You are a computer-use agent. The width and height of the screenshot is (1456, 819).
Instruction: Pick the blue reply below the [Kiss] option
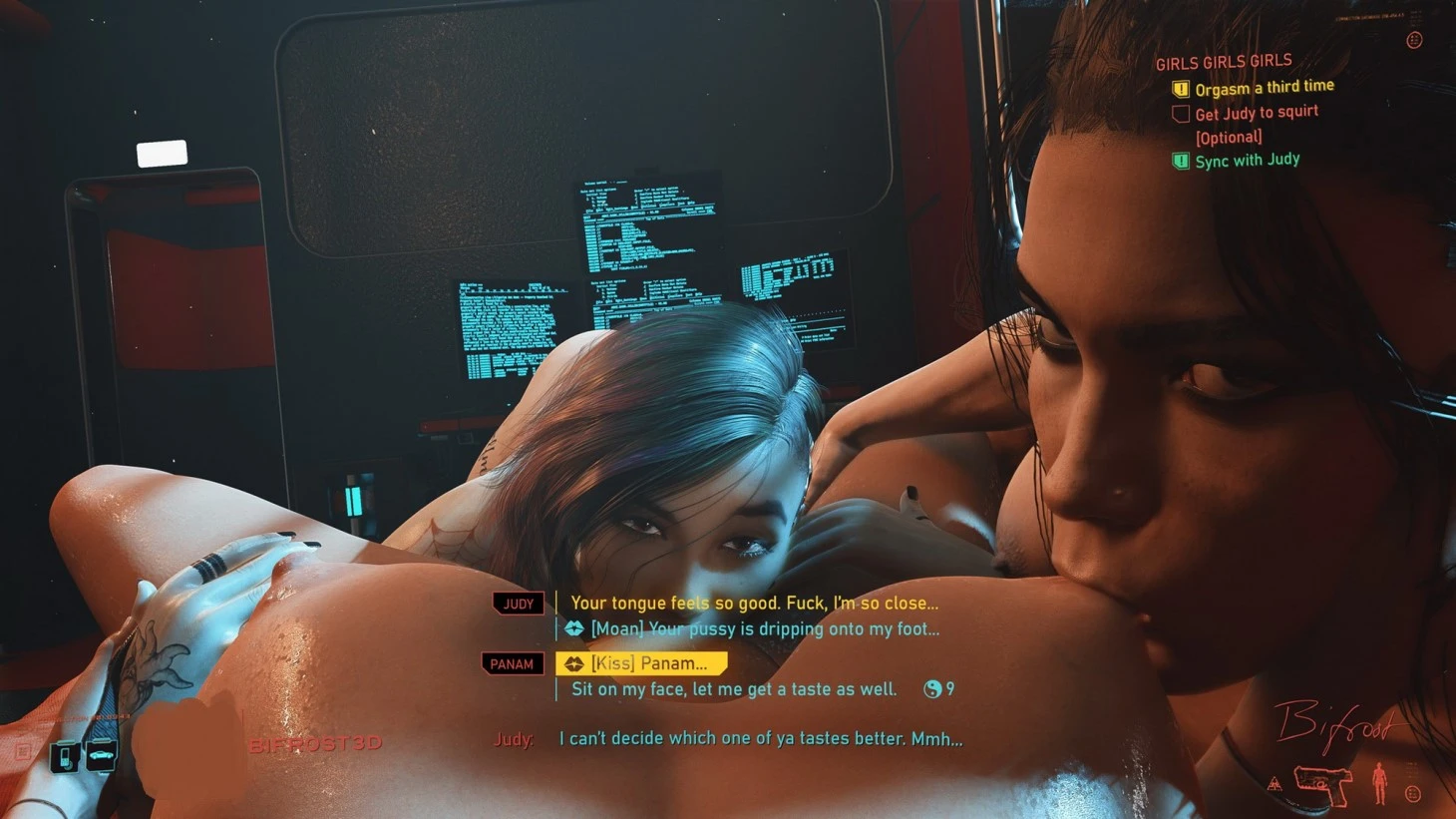pos(733,689)
